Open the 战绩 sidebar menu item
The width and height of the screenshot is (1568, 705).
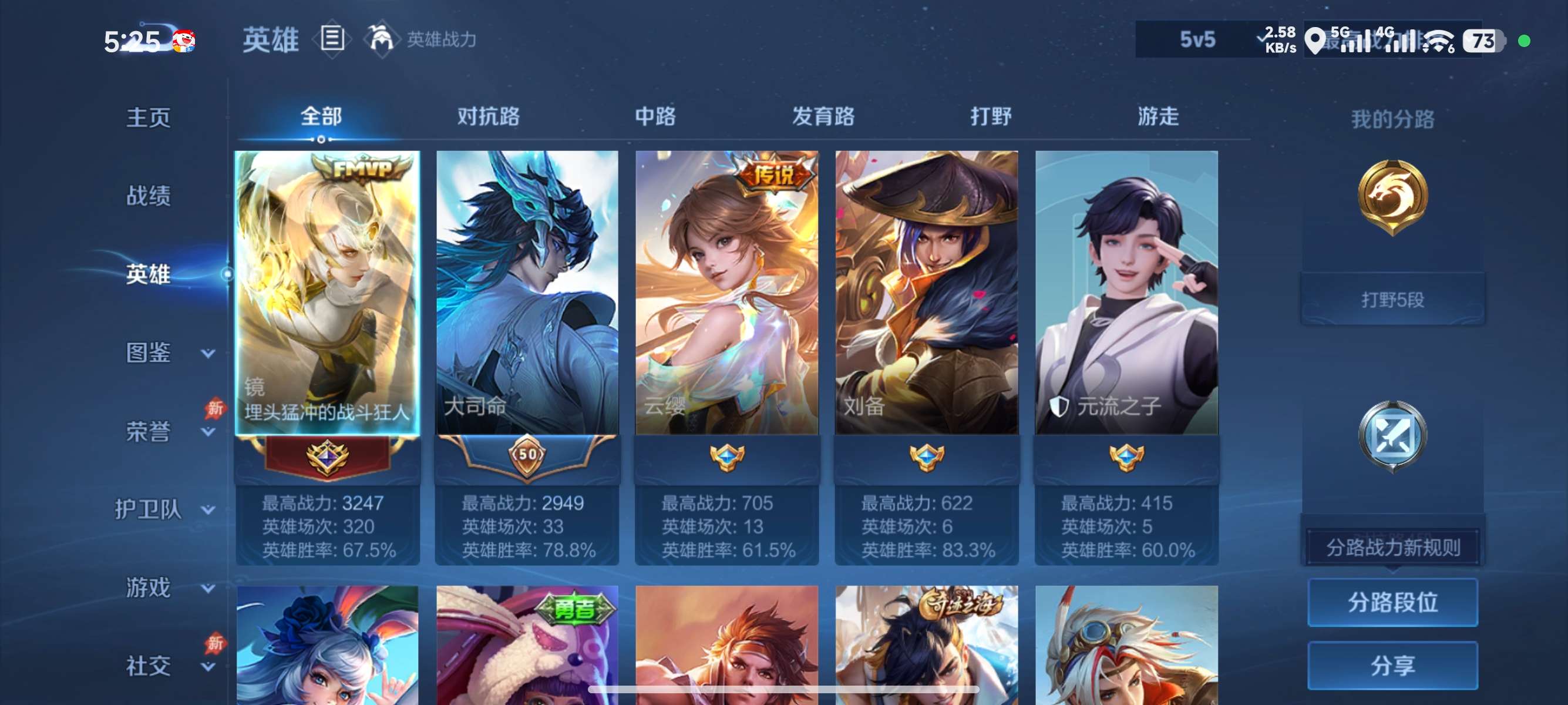coord(149,196)
